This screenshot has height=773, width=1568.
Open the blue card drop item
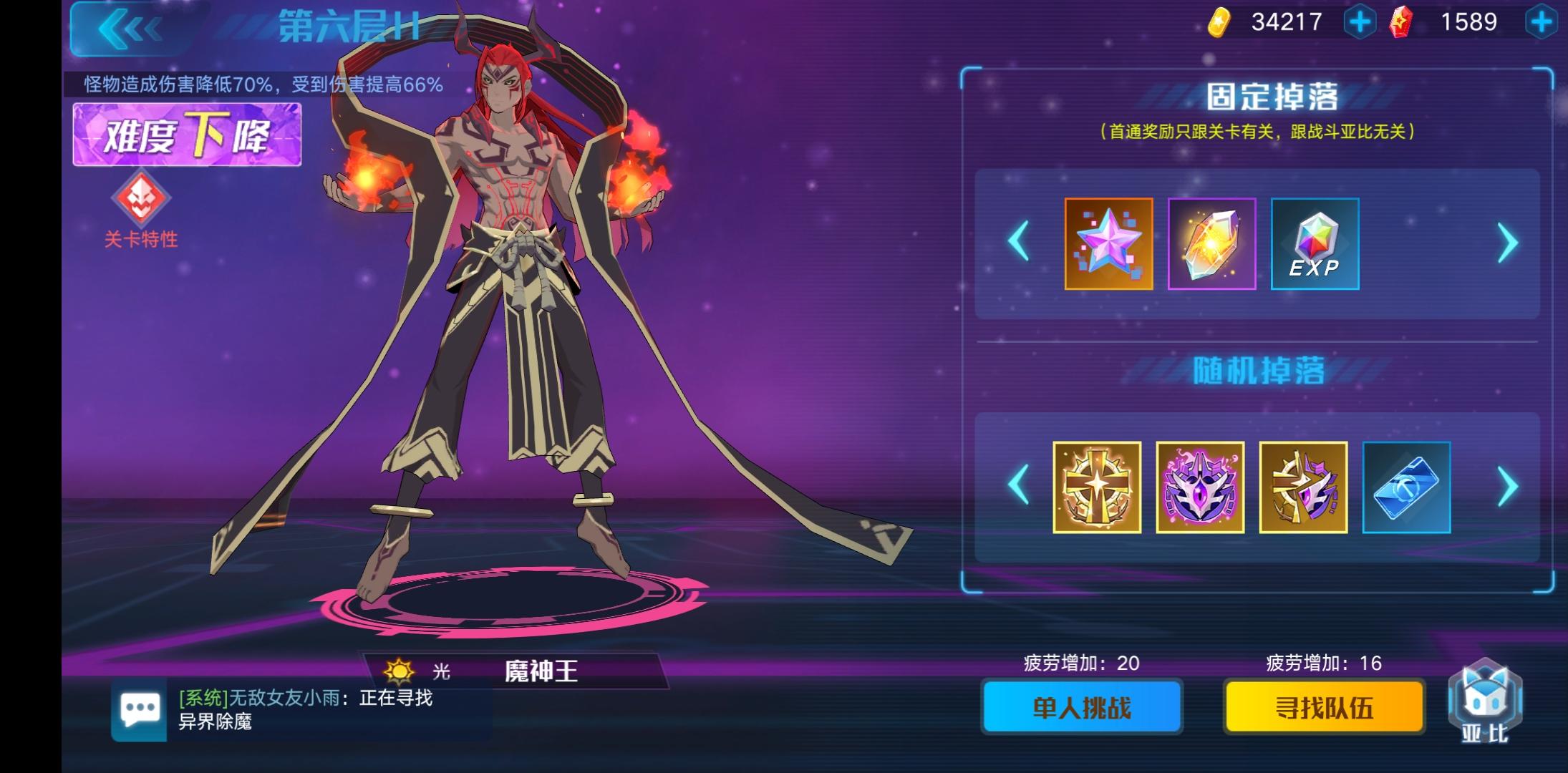[x=1405, y=488]
